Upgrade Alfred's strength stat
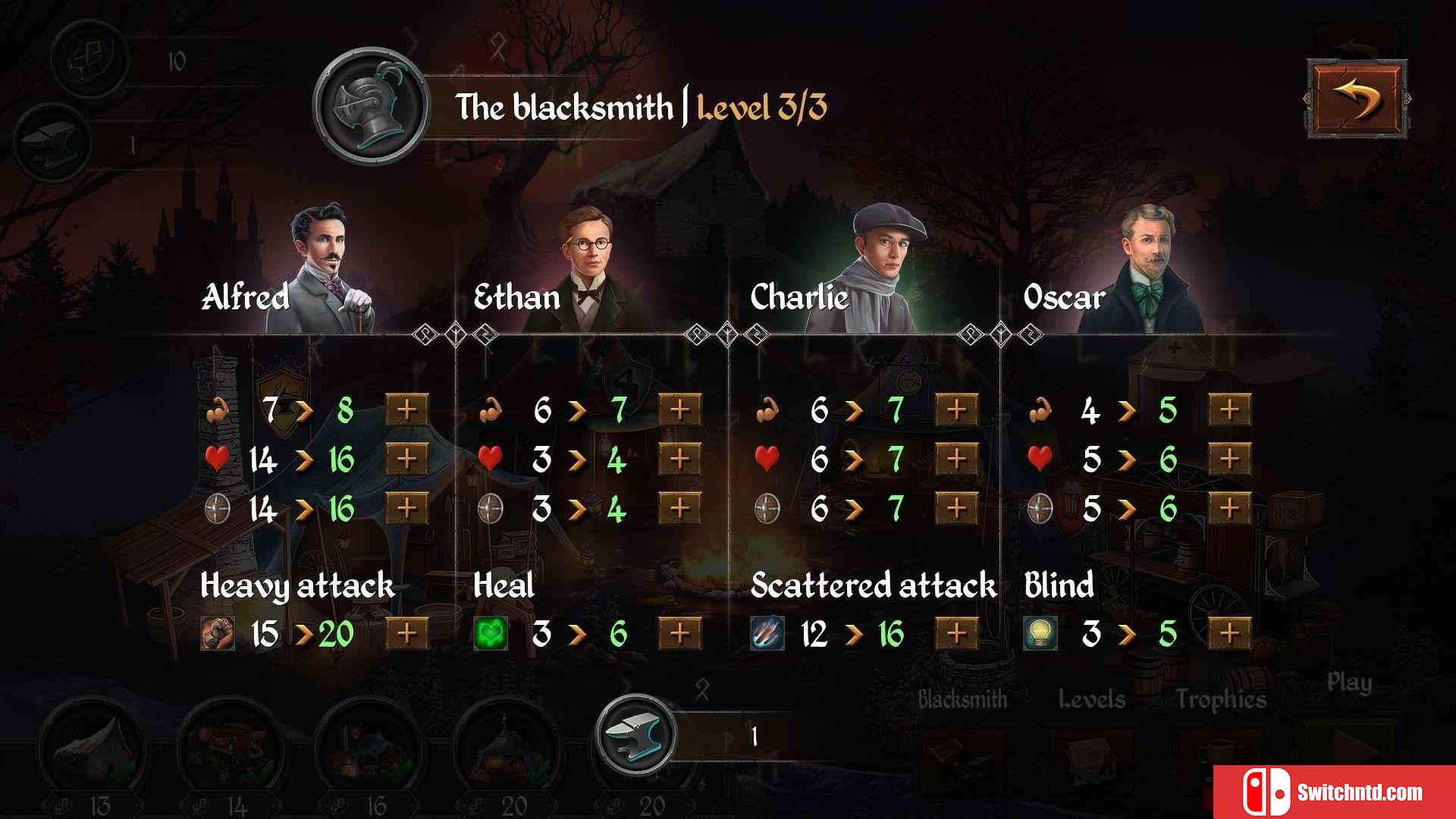 [x=407, y=409]
